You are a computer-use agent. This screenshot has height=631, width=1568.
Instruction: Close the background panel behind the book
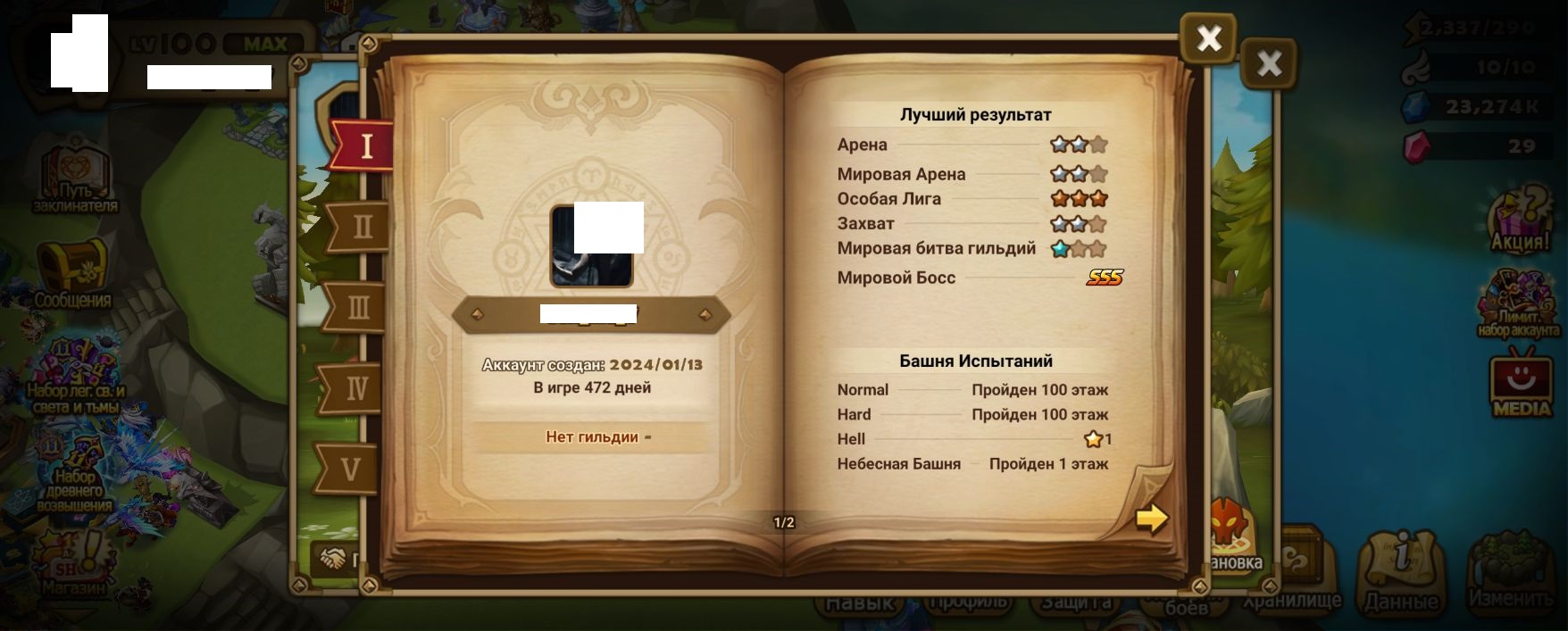1268,63
